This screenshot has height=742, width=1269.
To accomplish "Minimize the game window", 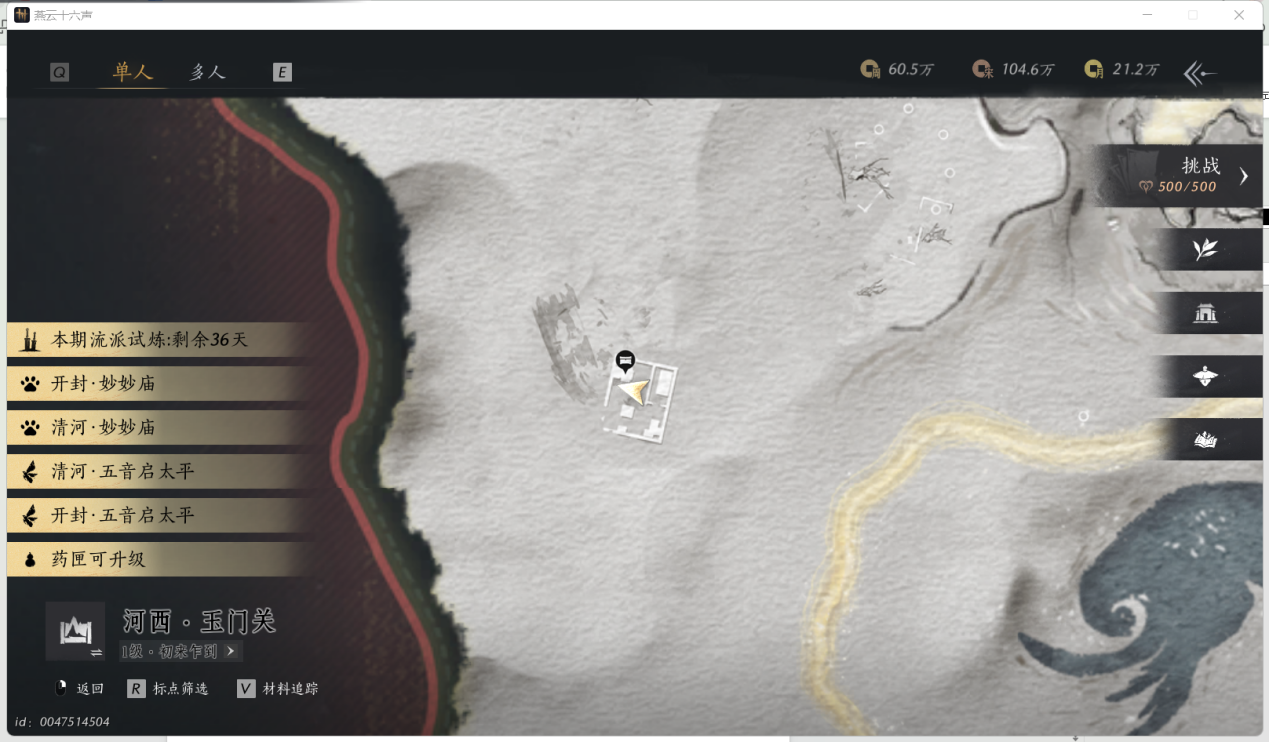I will [x=1146, y=15].
